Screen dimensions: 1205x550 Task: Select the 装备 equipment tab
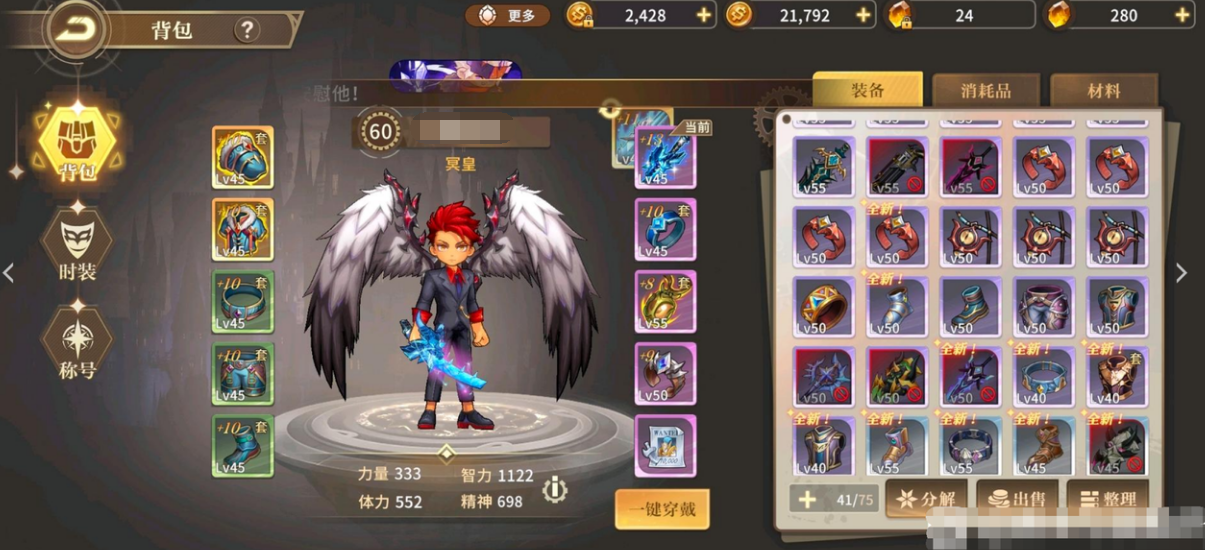tap(867, 90)
